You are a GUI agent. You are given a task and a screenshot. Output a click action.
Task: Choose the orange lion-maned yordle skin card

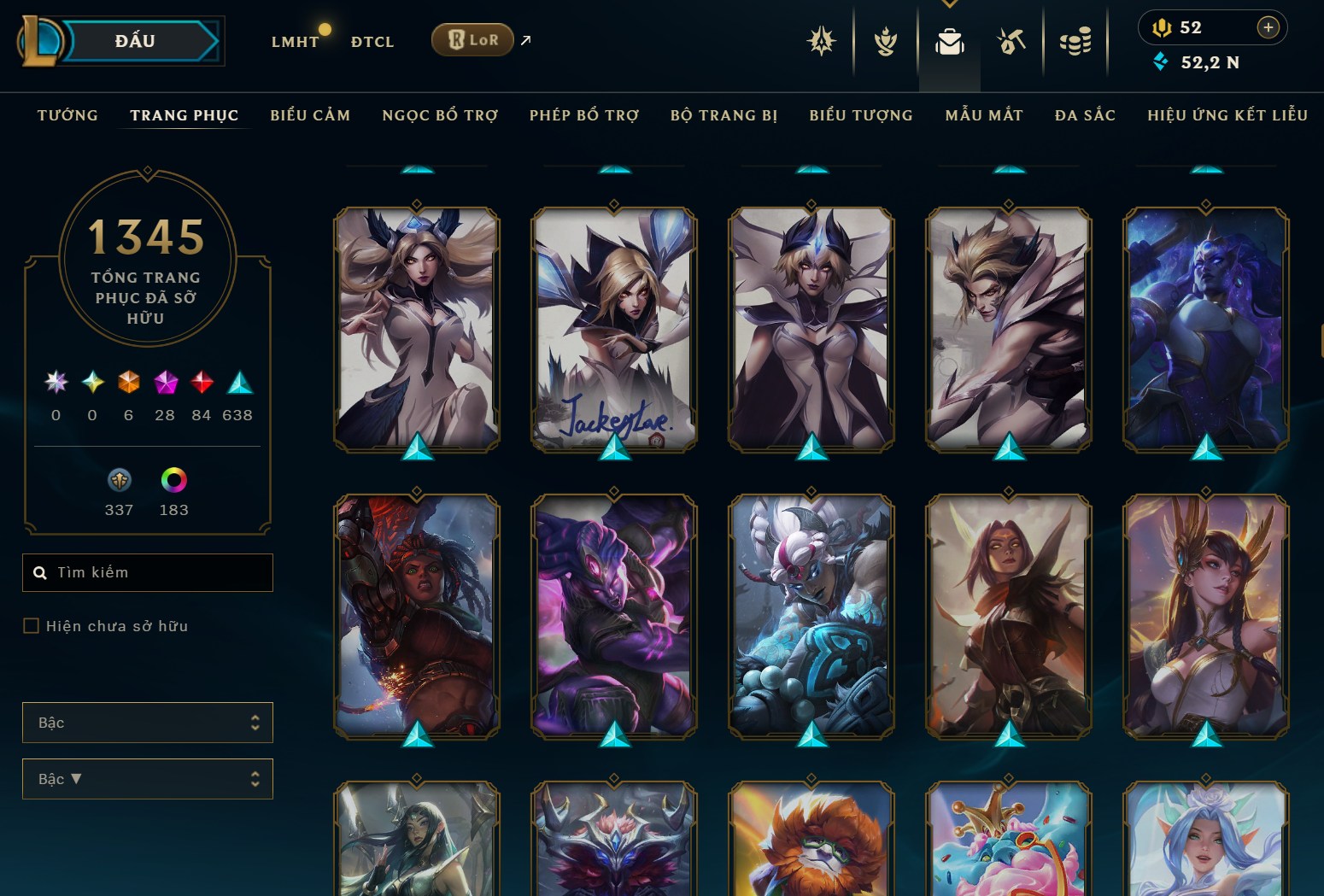point(811,841)
